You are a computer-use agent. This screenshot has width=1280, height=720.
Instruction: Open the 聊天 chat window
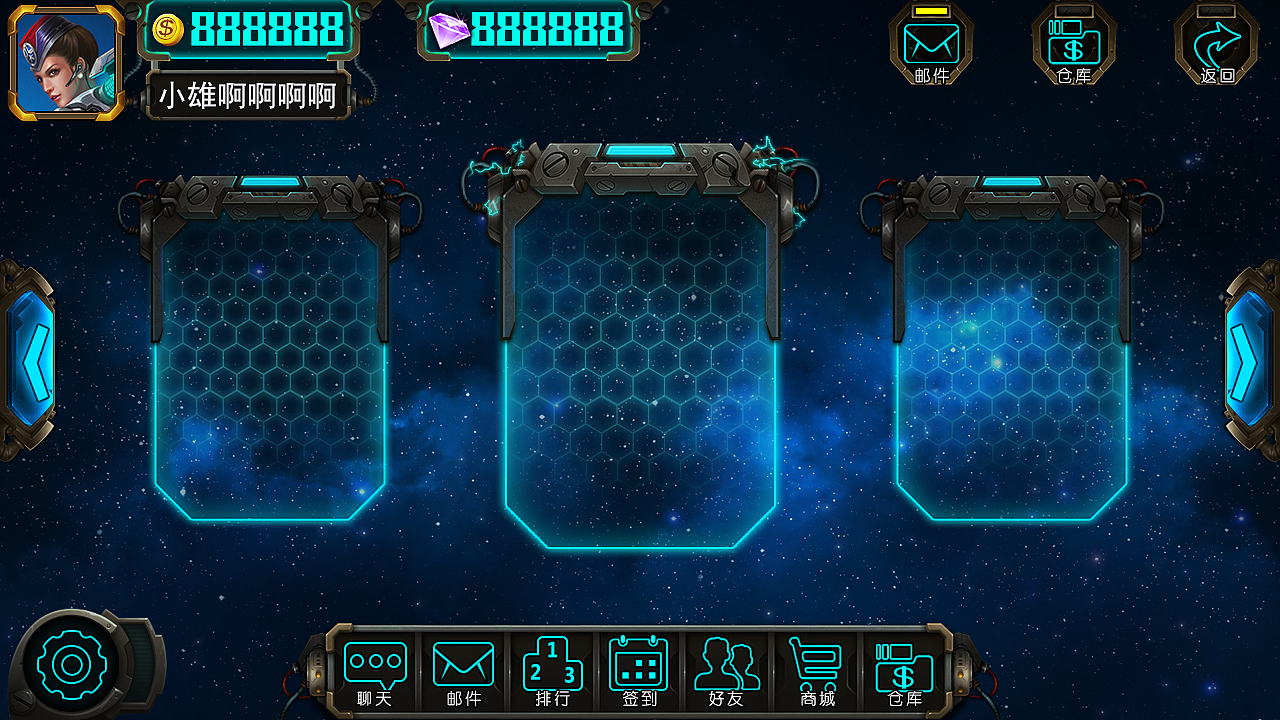click(x=375, y=672)
